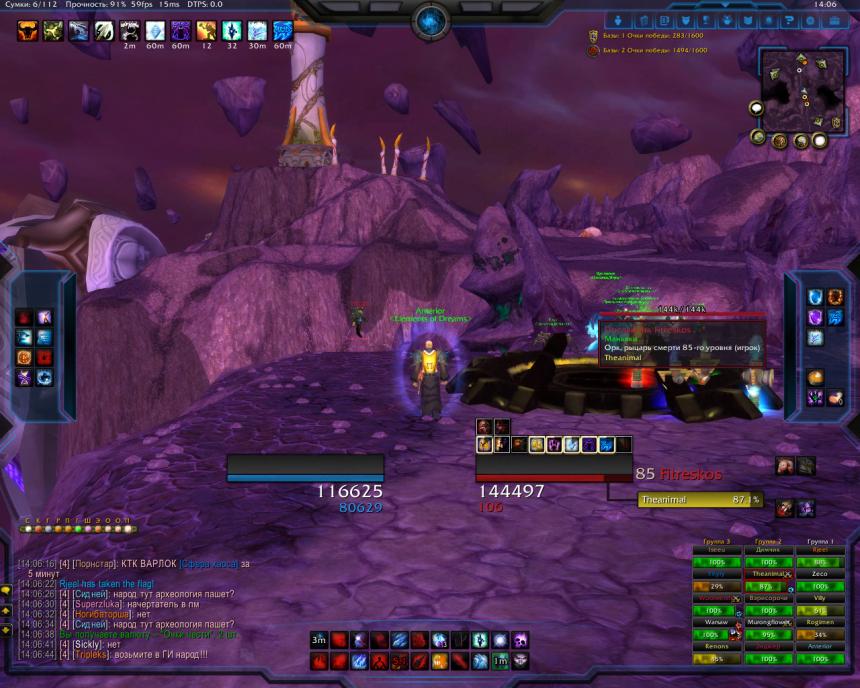Use the action bar ability showing 3m cooldown
The width and height of the screenshot is (860, 688).
click(x=319, y=640)
